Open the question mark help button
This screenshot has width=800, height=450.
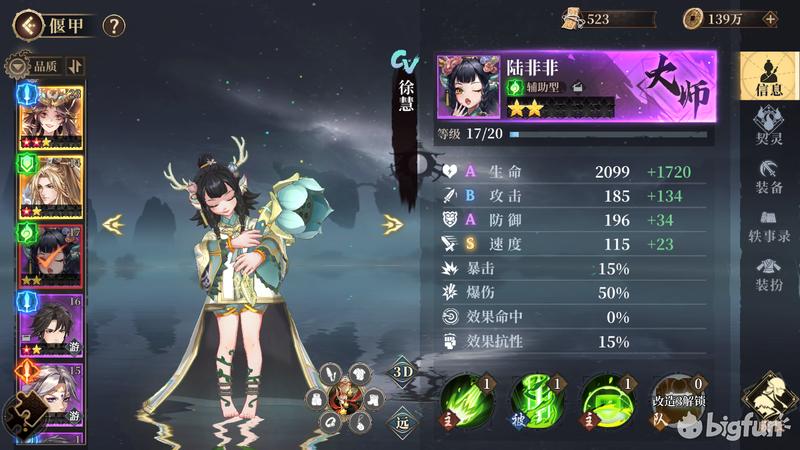tap(114, 25)
